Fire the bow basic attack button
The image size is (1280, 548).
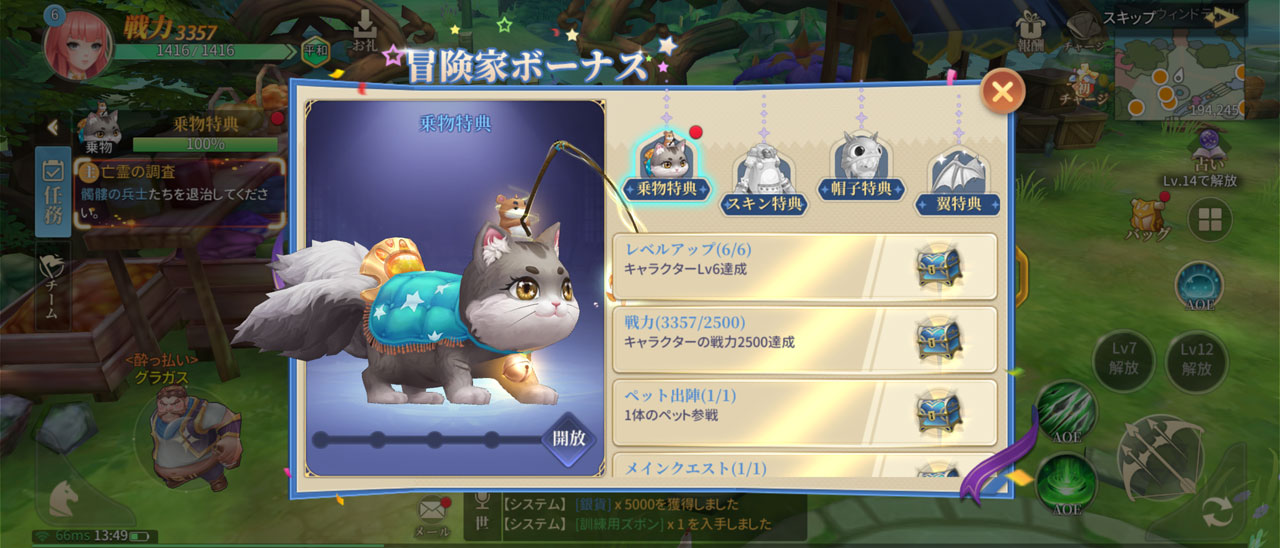(x=1159, y=455)
